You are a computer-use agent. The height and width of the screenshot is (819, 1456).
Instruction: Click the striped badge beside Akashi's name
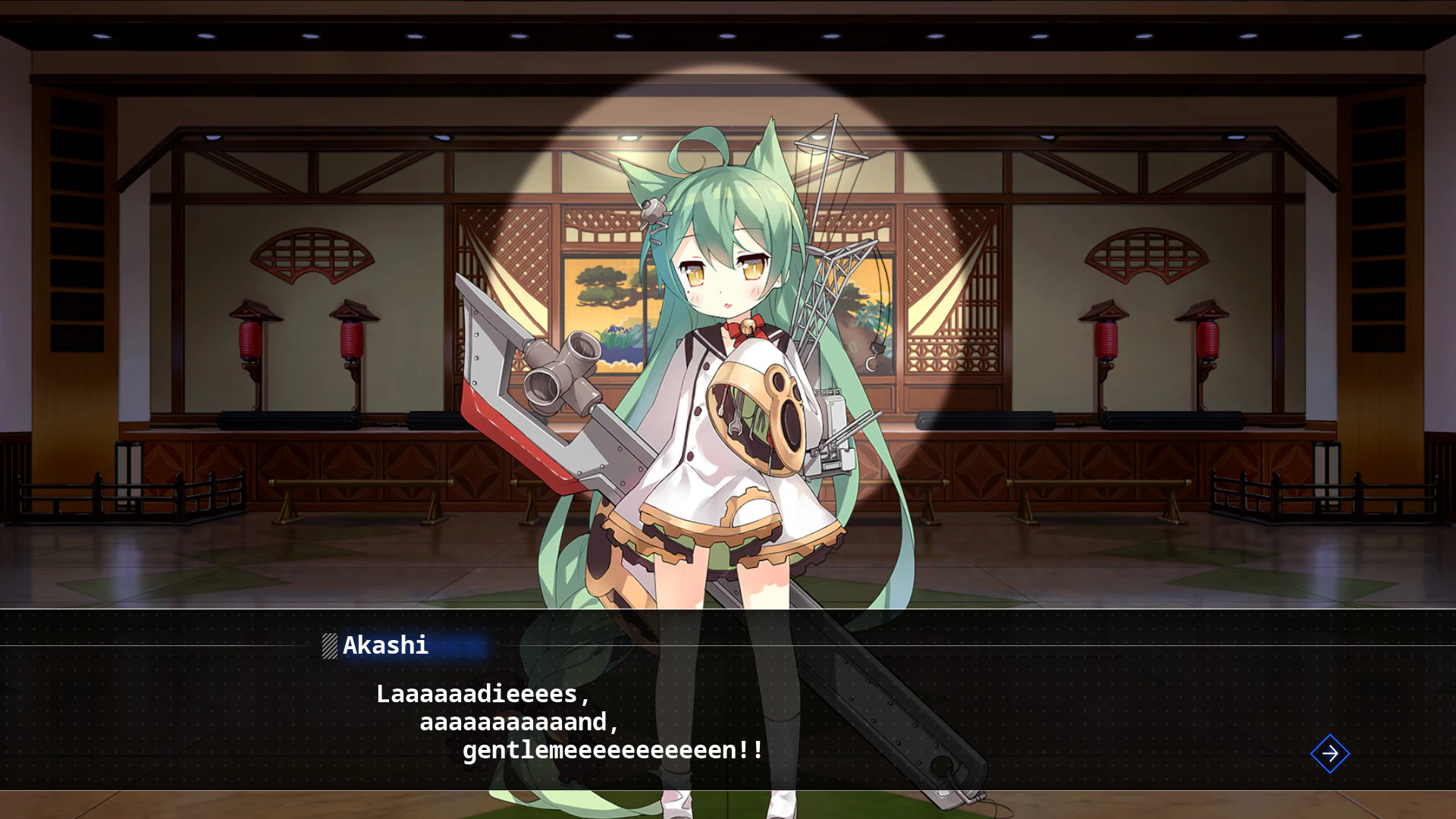(329, 646)
